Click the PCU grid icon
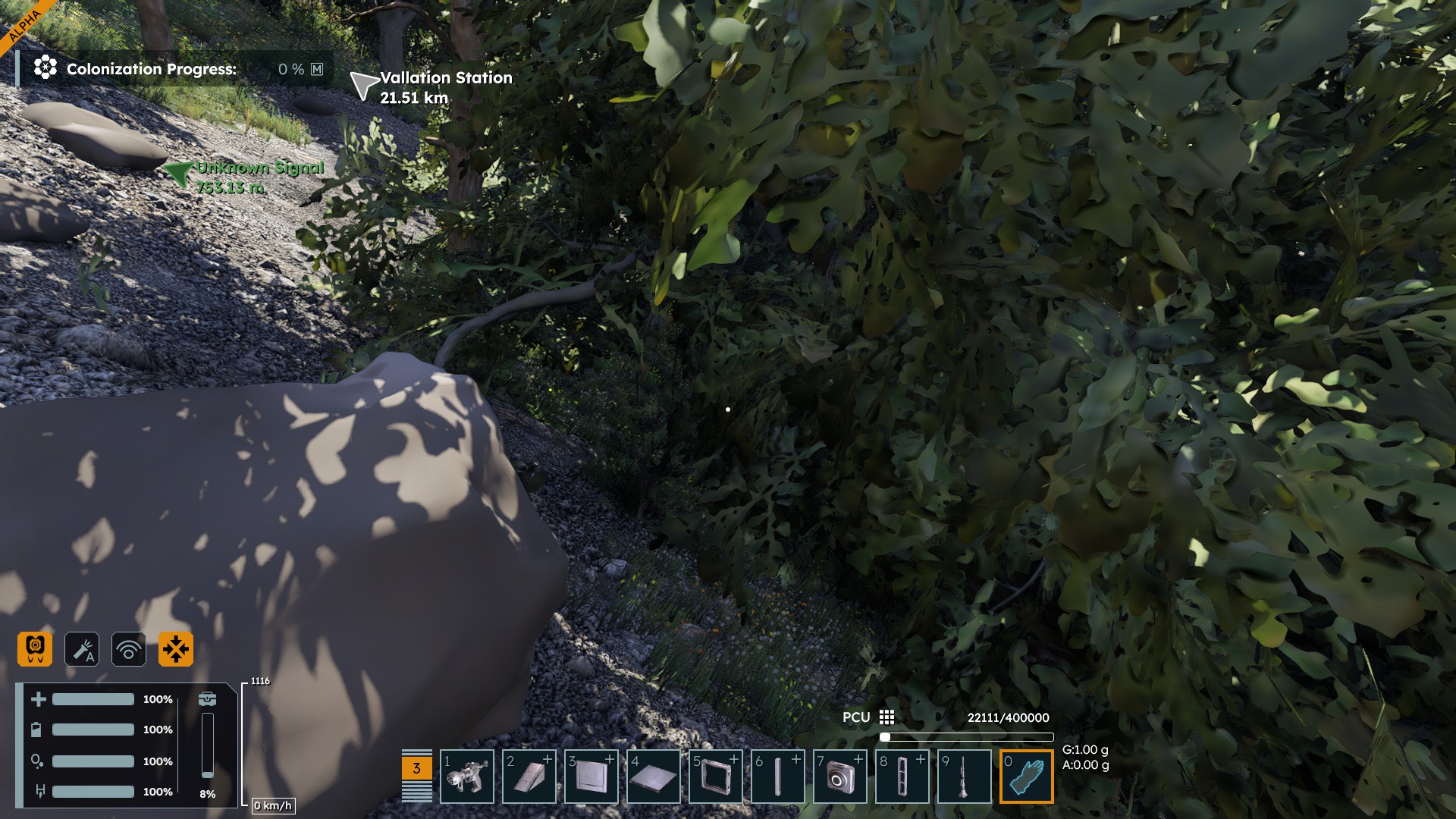The width and height of the screenshot is (1456, 819). [886, 717]
